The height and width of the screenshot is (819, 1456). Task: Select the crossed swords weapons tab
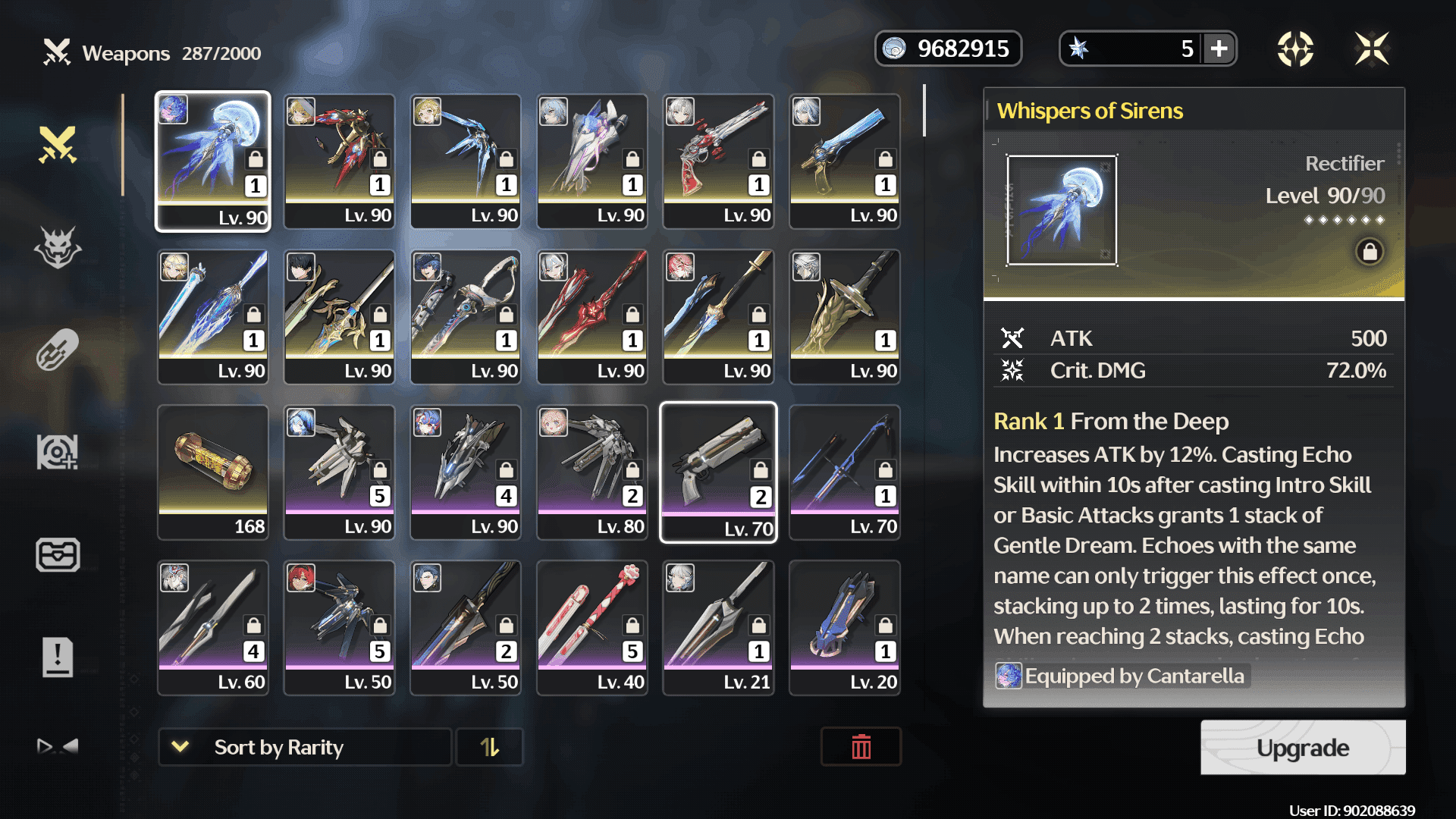[x=58, y=144]
